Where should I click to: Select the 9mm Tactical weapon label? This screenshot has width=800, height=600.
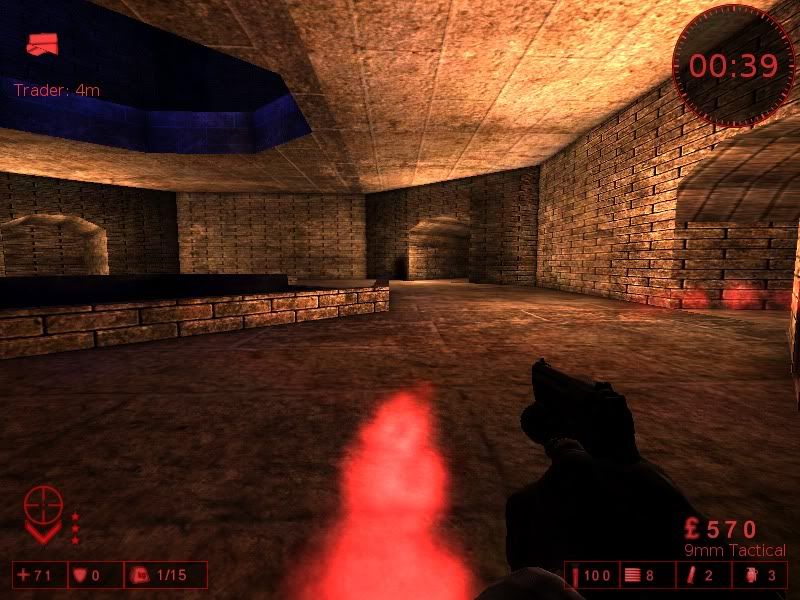(x=735, y=551)
